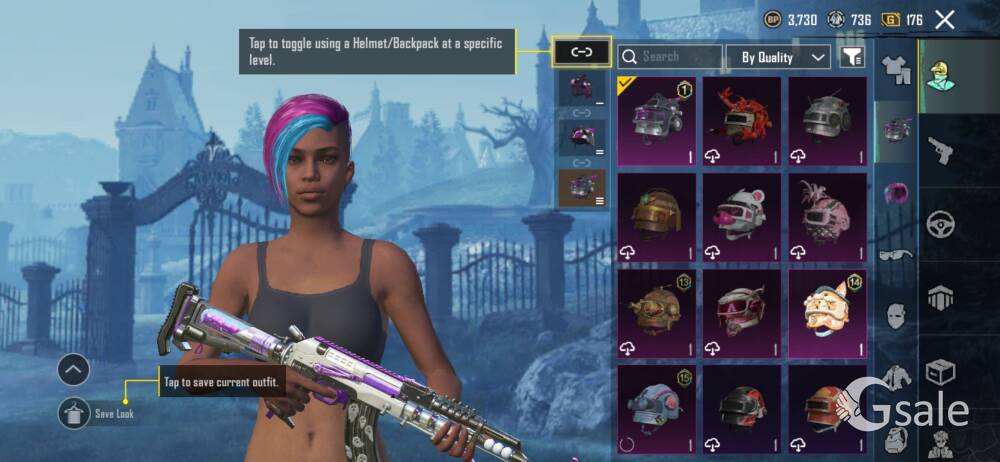Save the current outfit with Save Look
The image size is (1000, 462).
click(74, 412)
